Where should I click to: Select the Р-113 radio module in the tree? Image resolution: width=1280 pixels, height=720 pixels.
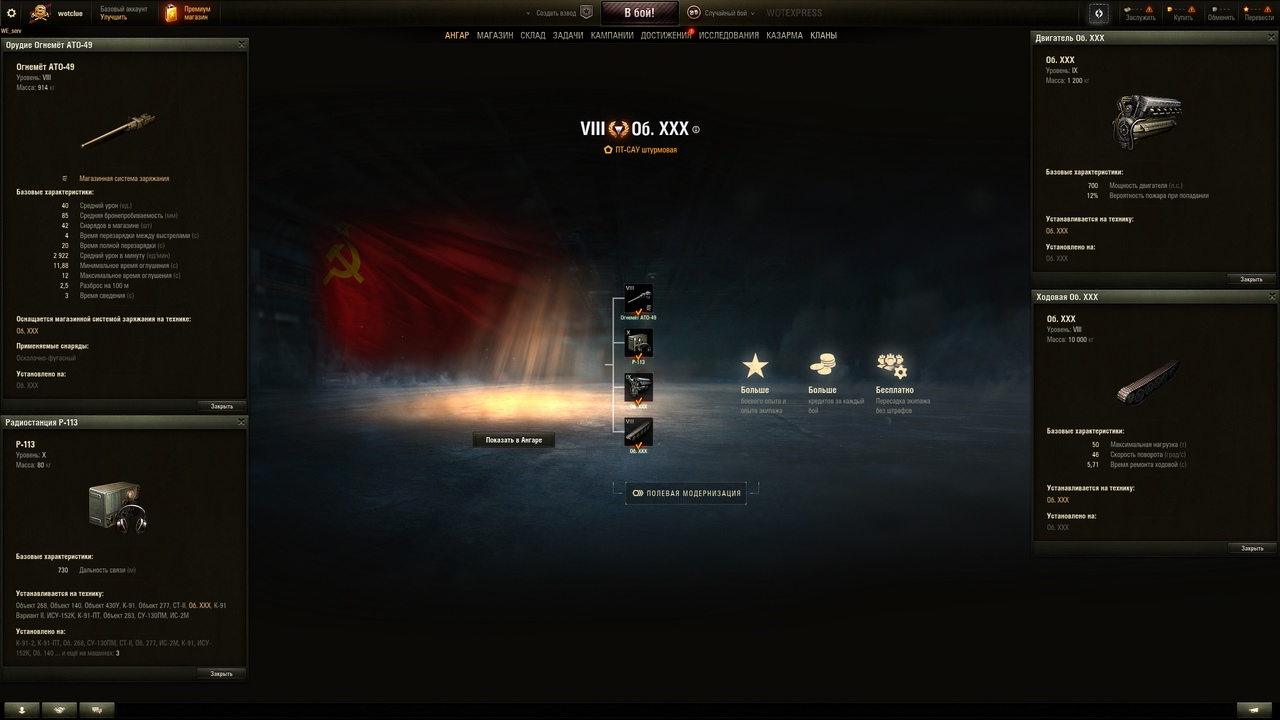click(639, 342)
